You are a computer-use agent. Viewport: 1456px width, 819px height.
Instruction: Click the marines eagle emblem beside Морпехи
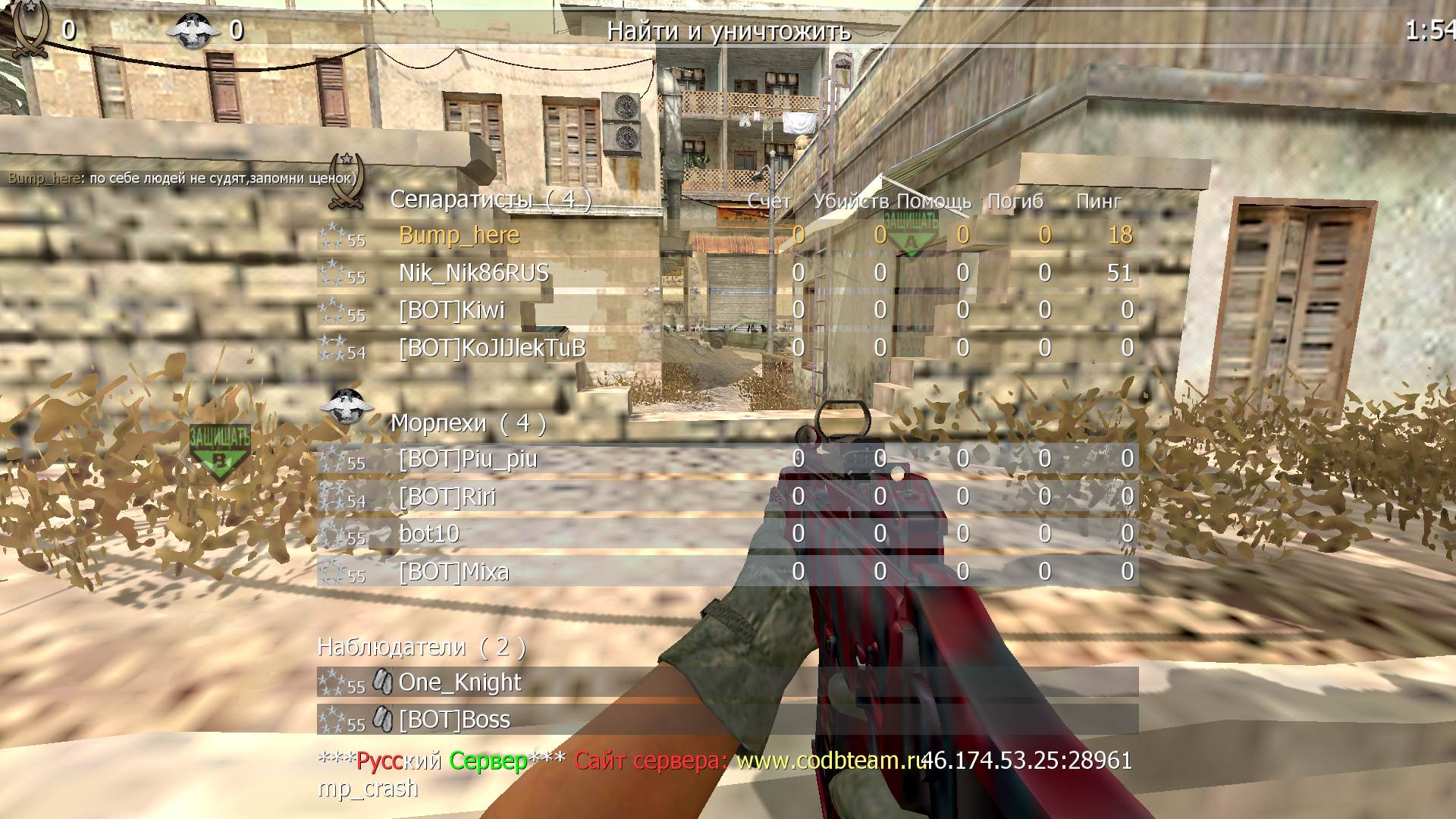click(x=347, y=405)
